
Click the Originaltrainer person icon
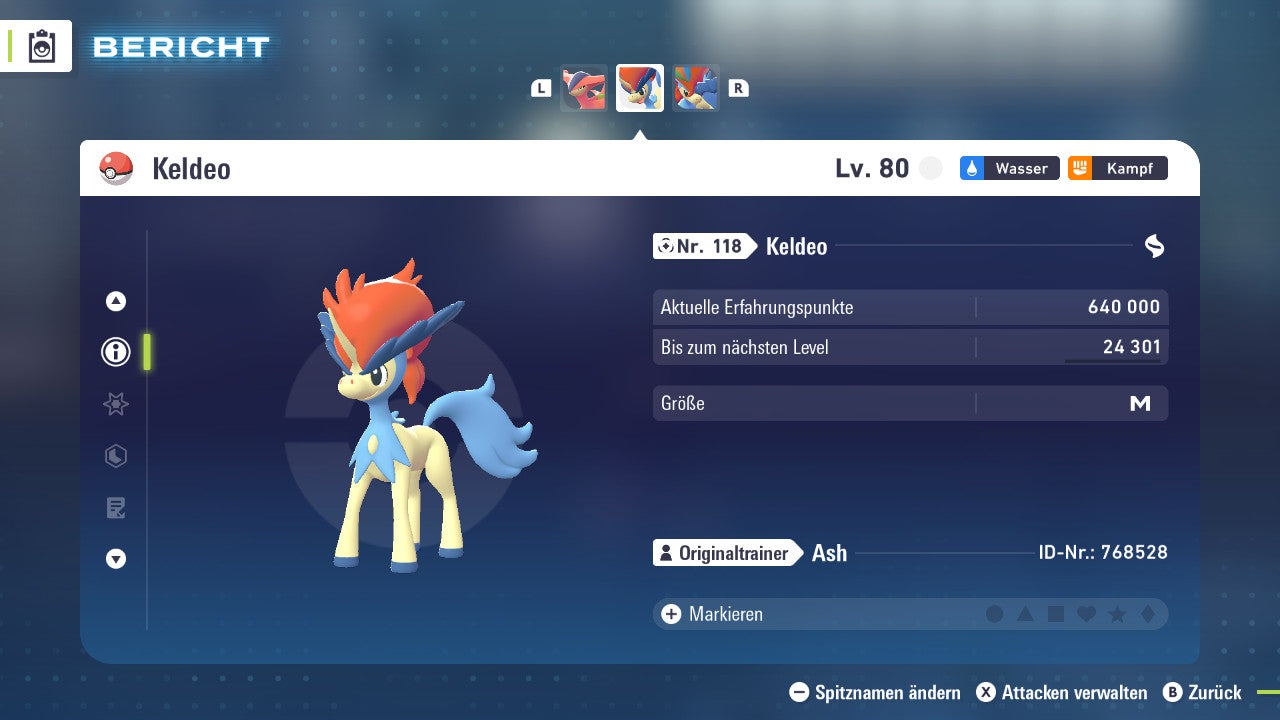666,552
